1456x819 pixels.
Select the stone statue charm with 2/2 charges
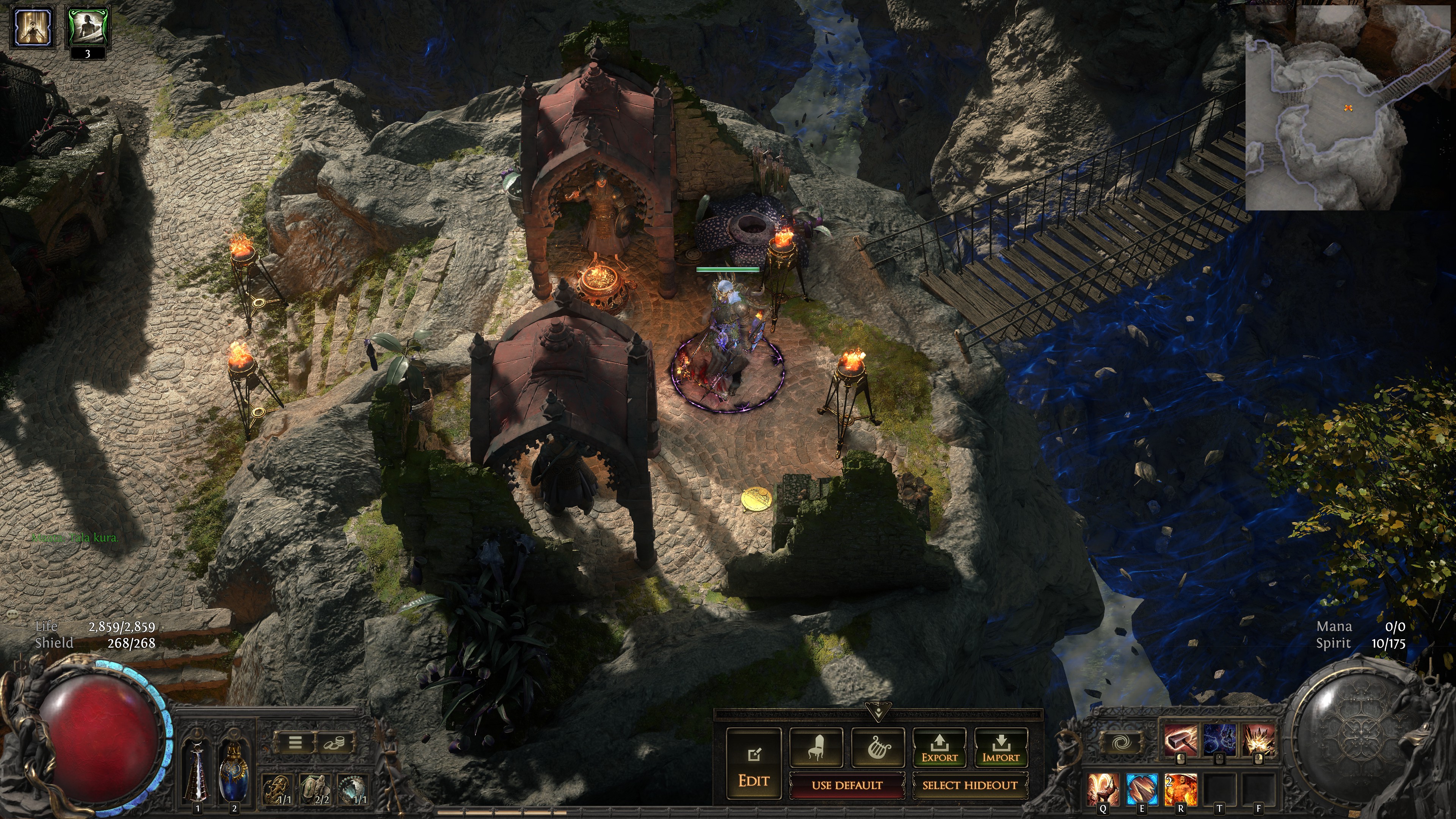tap(315, 789)
